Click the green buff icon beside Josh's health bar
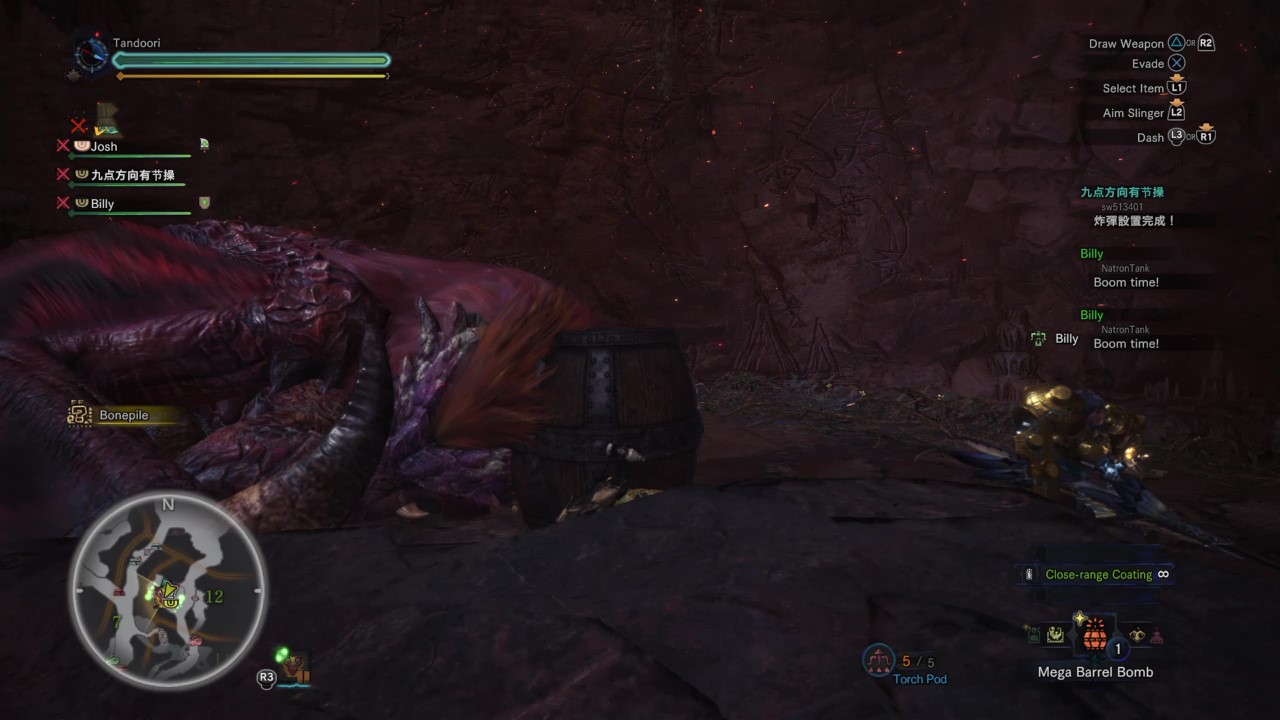 pyautogui.click(x=203, y=145)
